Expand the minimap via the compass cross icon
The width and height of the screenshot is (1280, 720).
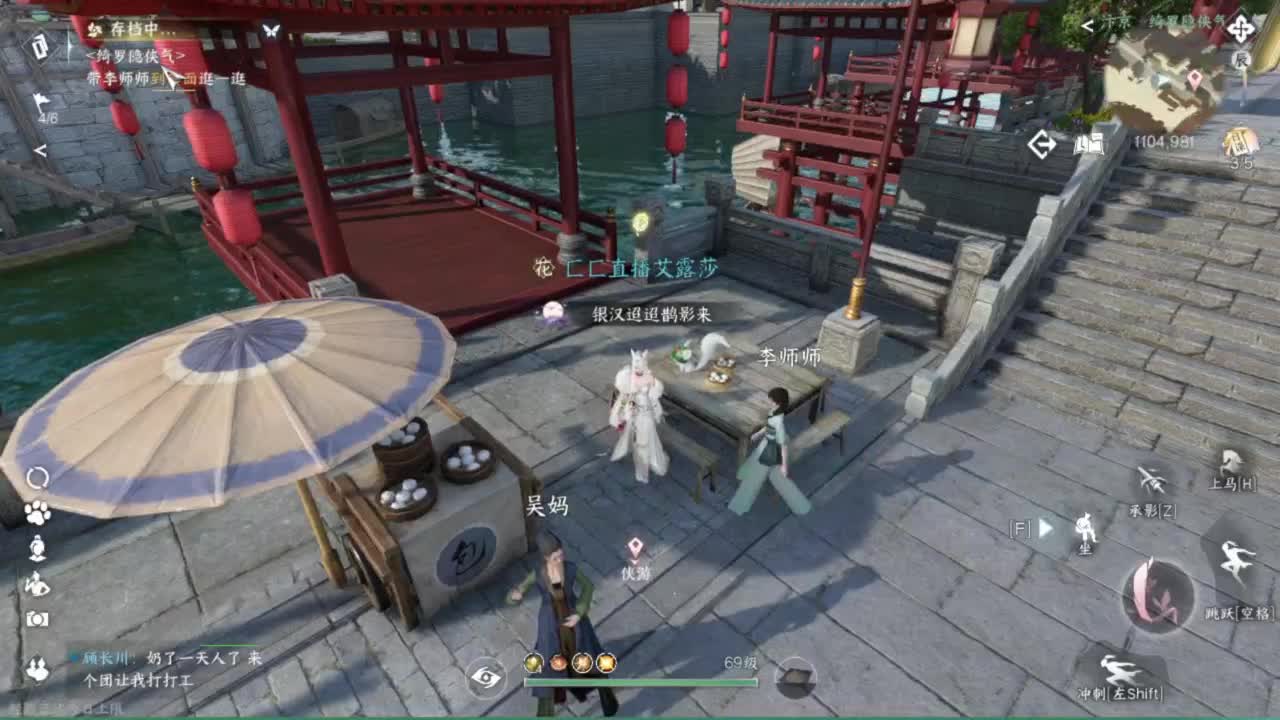tap(1241, 29)
